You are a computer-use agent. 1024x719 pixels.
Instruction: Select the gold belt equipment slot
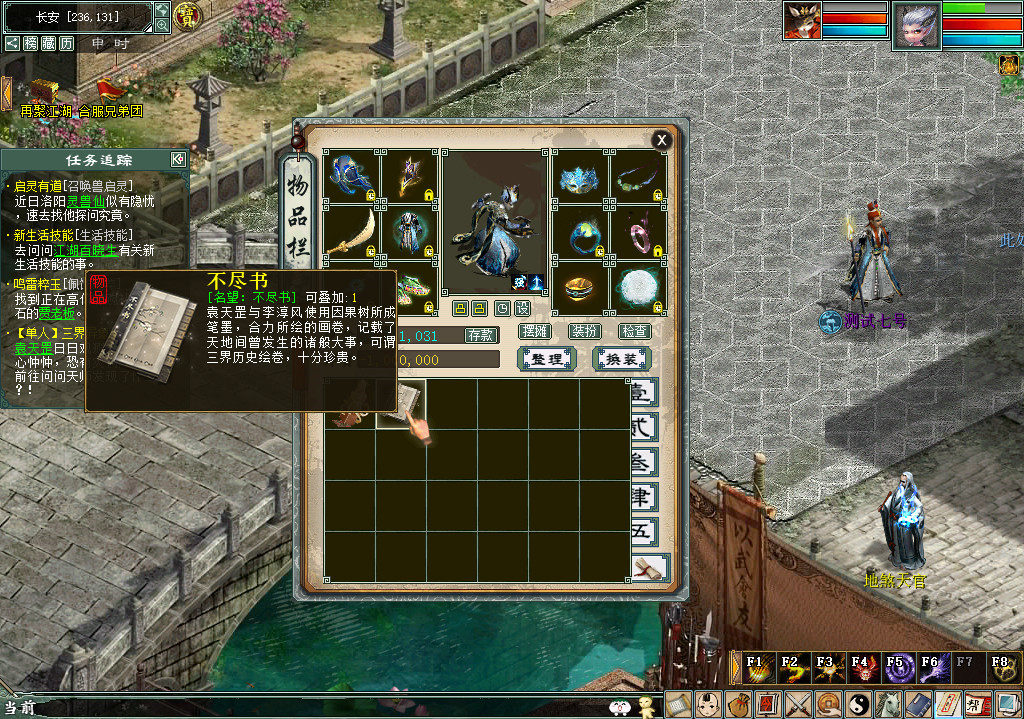[x=580, y=288]
